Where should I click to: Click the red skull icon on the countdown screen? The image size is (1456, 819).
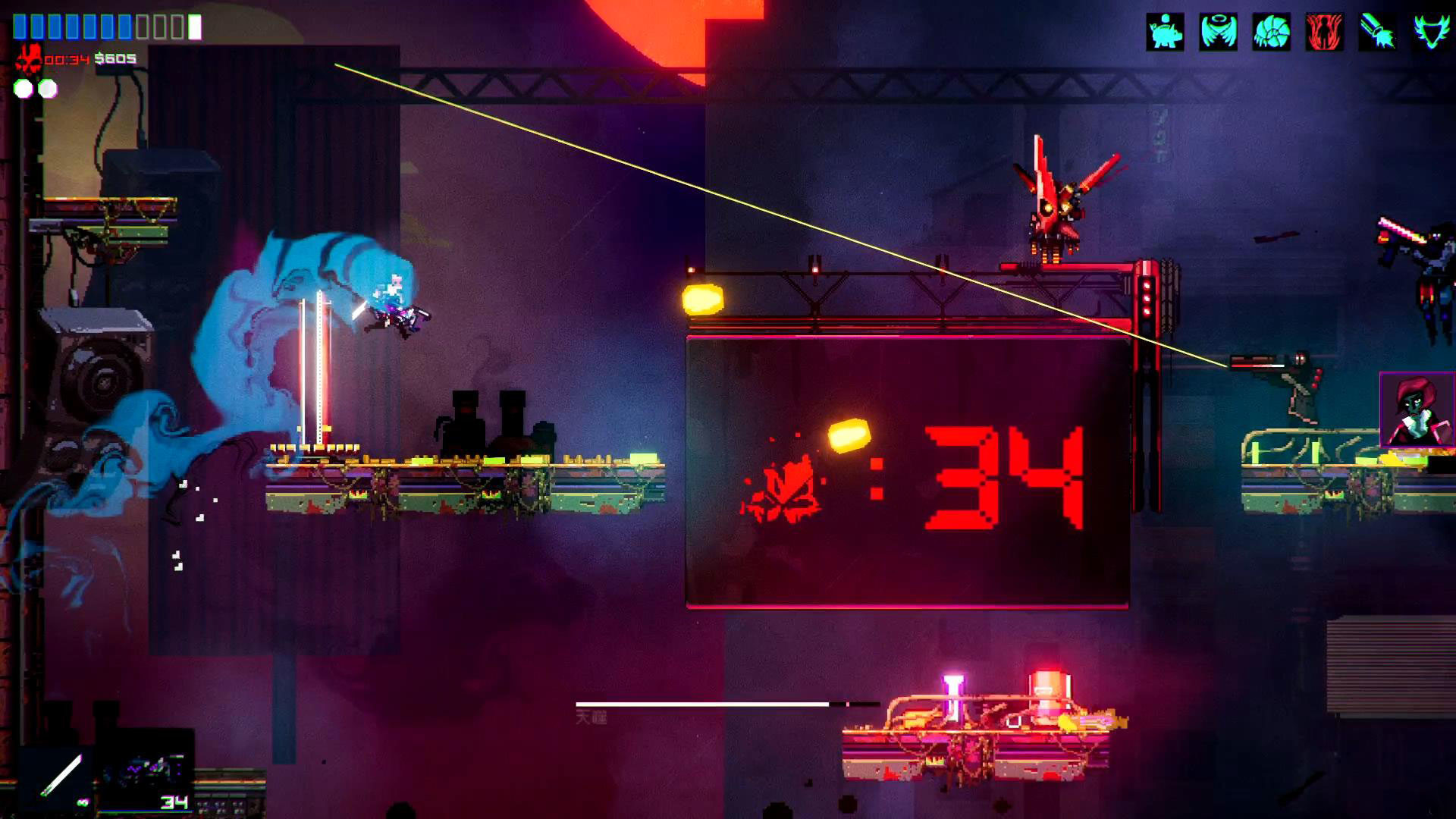pyautogui.click(x=781, y=489)
